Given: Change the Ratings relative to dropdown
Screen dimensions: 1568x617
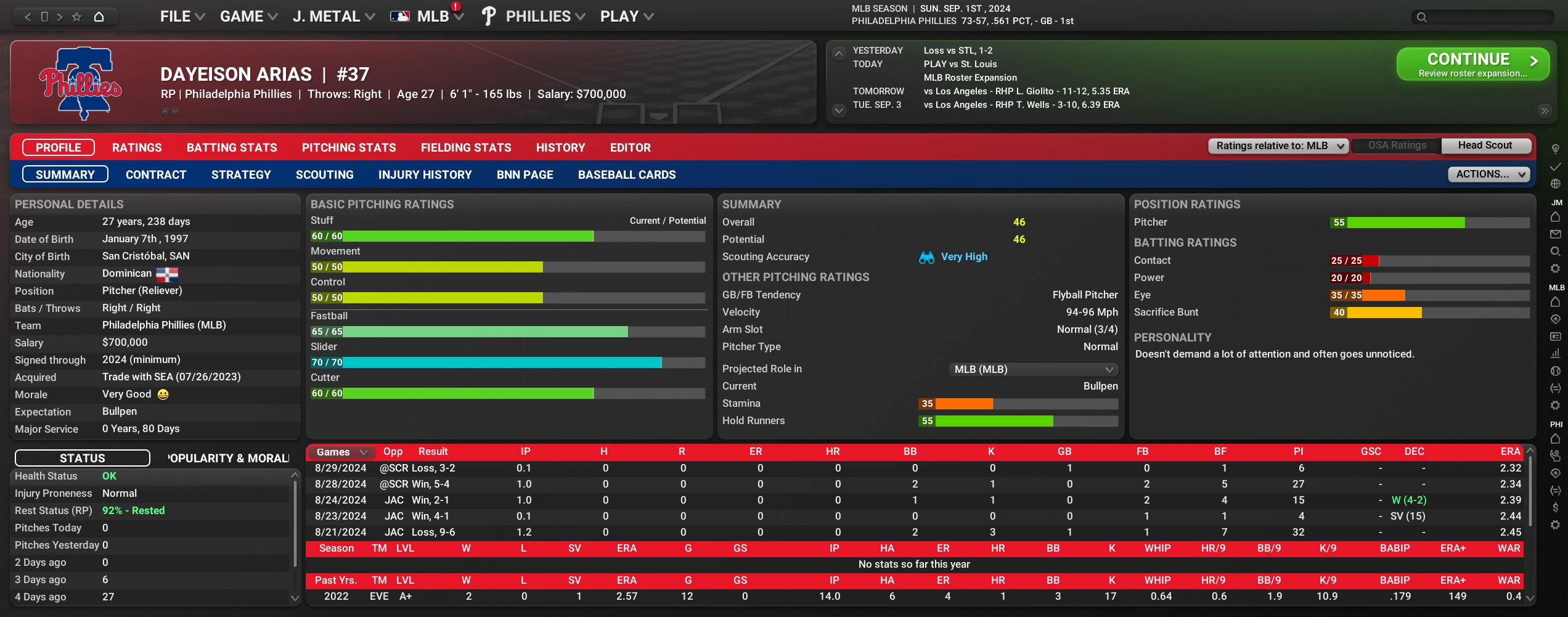Looking at the screenshot, I should coord(1278,146).
